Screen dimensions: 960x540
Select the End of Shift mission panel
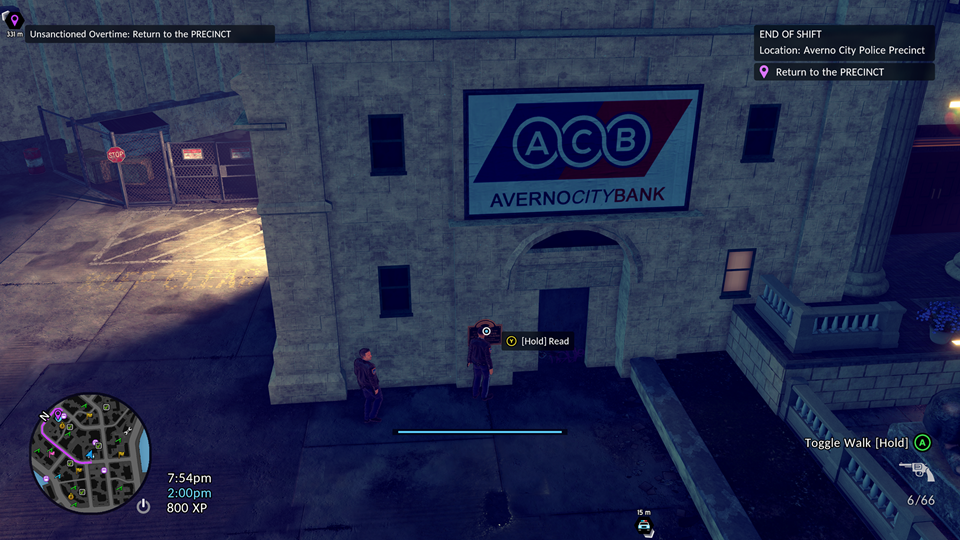point(845,42)
